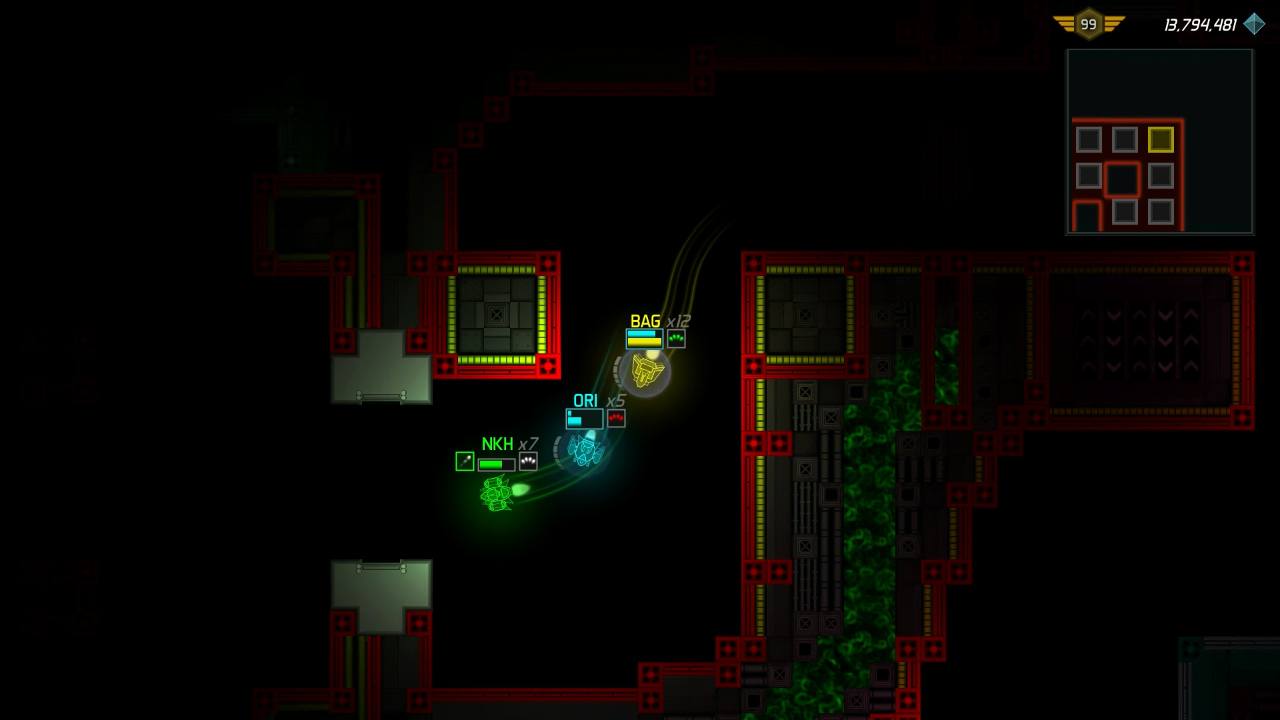Click the white claw icon beside NKH's health bar

pyautogui.click(x=527, y=461)
